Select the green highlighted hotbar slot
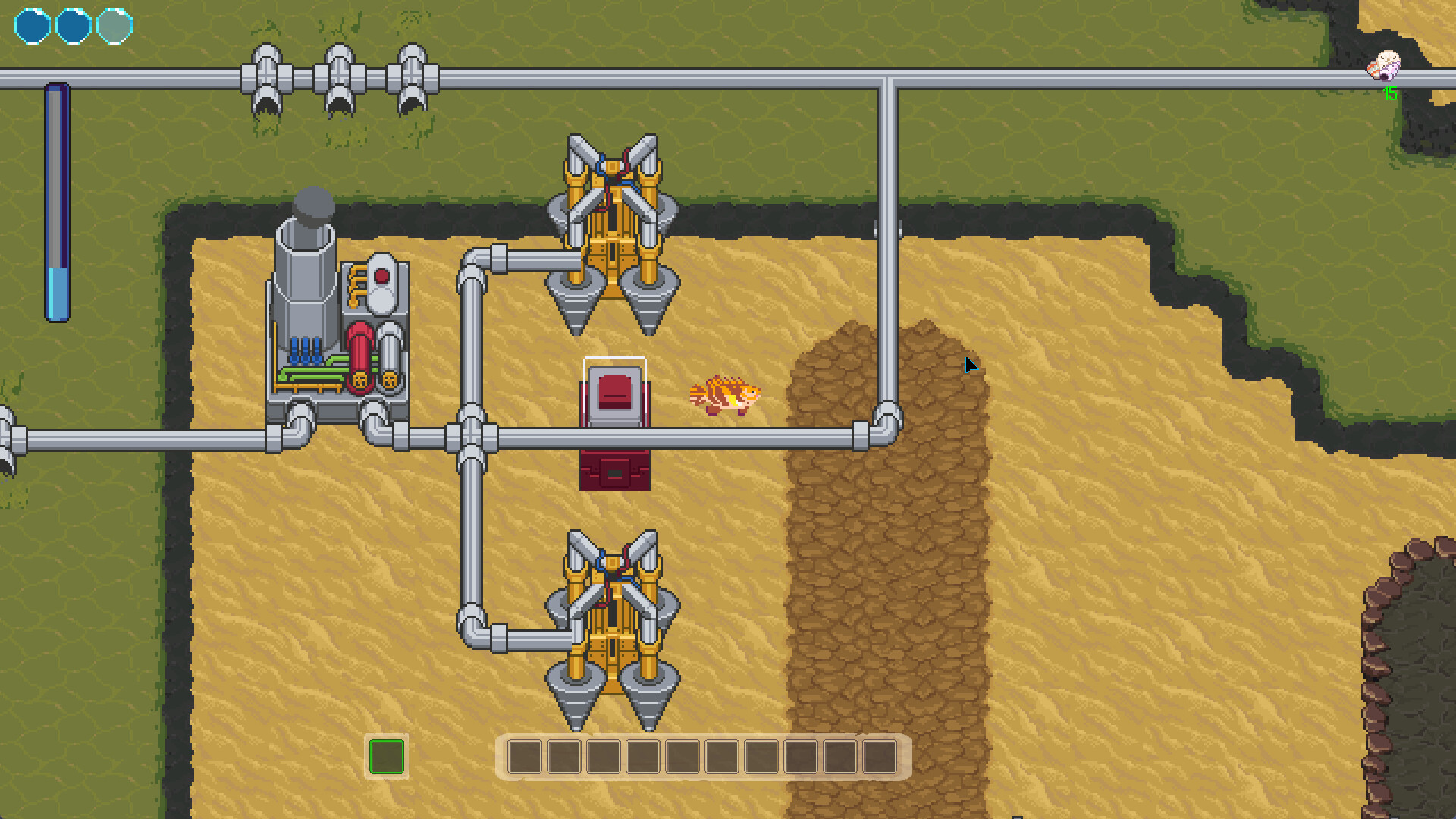1456x819 pixels. click(386, 756)
